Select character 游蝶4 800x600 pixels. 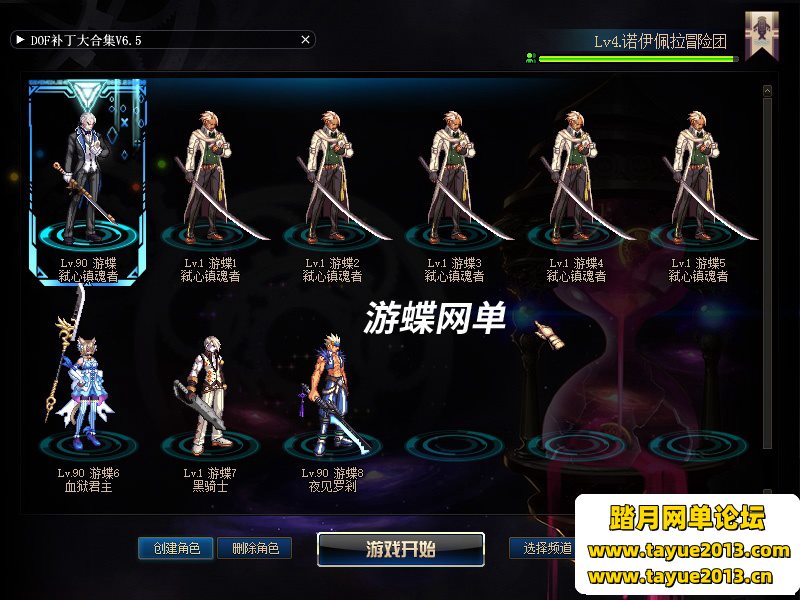point(578,180)
